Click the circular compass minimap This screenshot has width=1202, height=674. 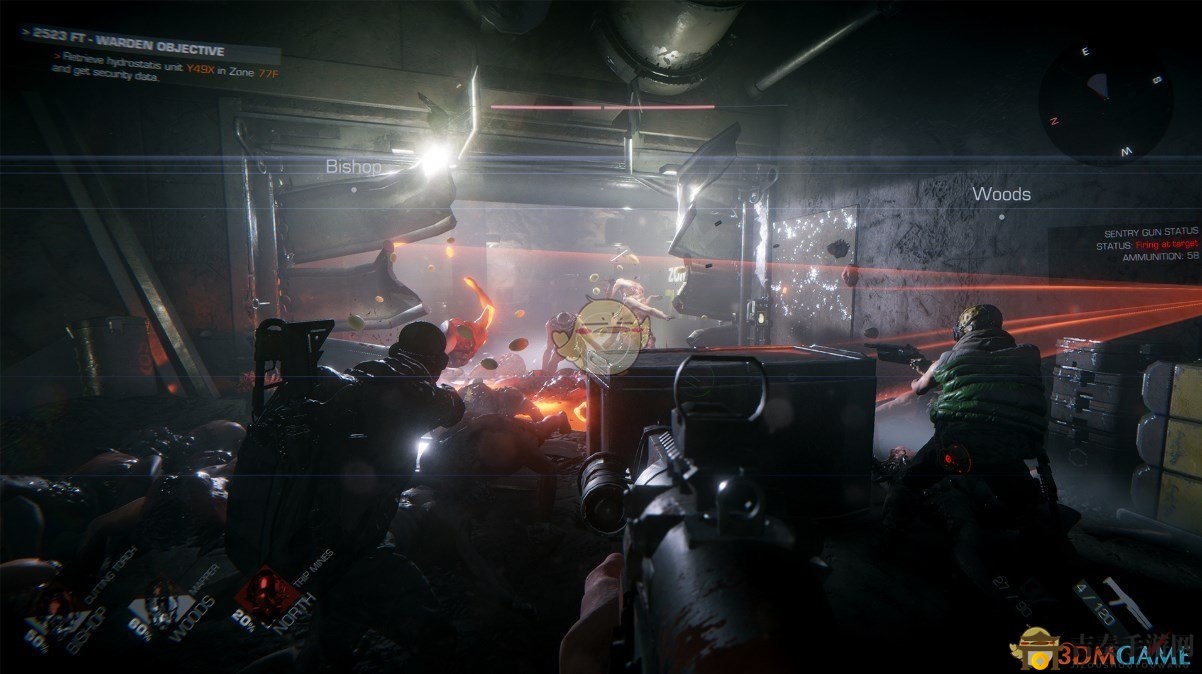(x=1105, y=100)
